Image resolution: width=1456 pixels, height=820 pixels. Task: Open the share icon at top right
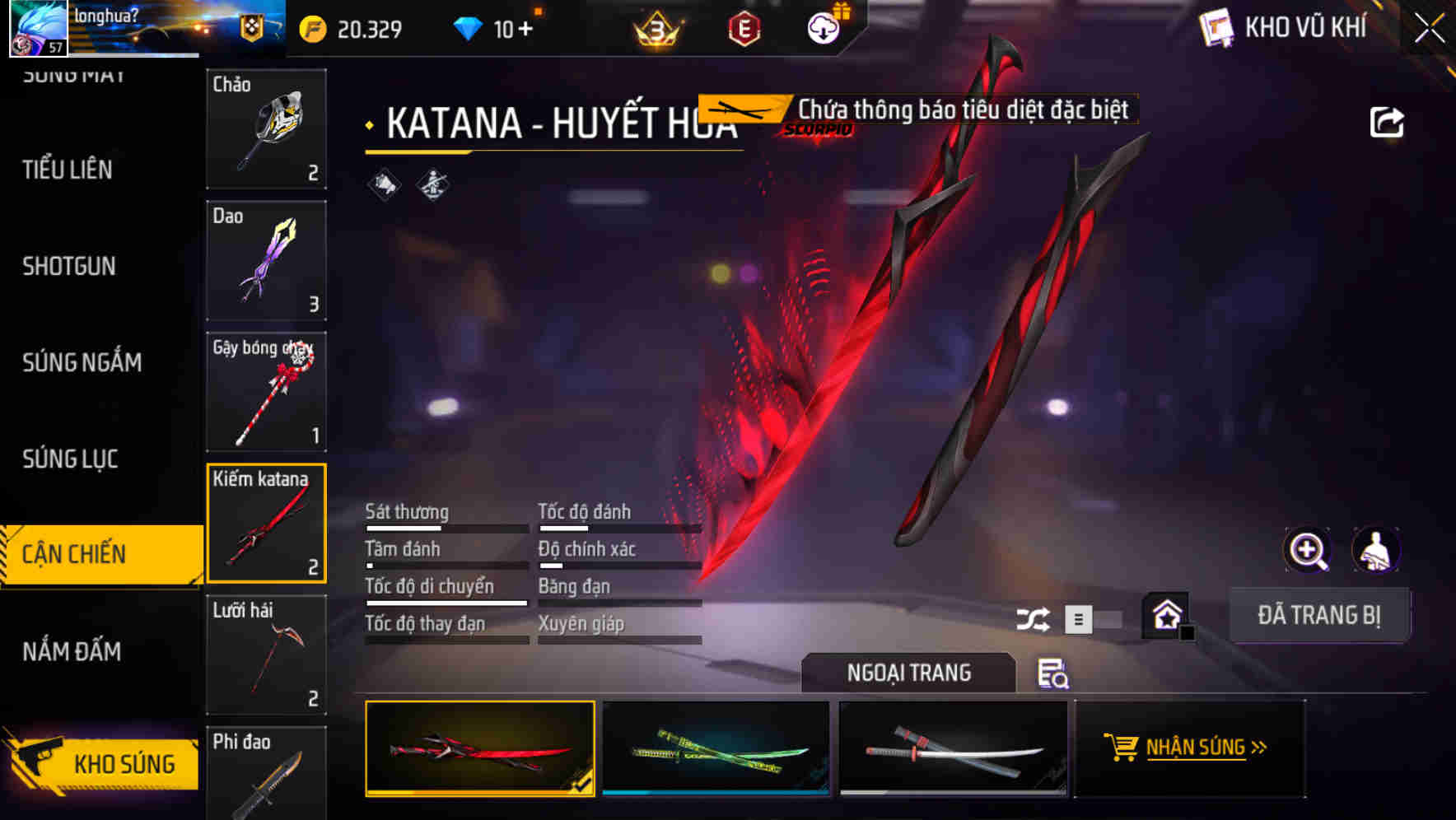1388,121
